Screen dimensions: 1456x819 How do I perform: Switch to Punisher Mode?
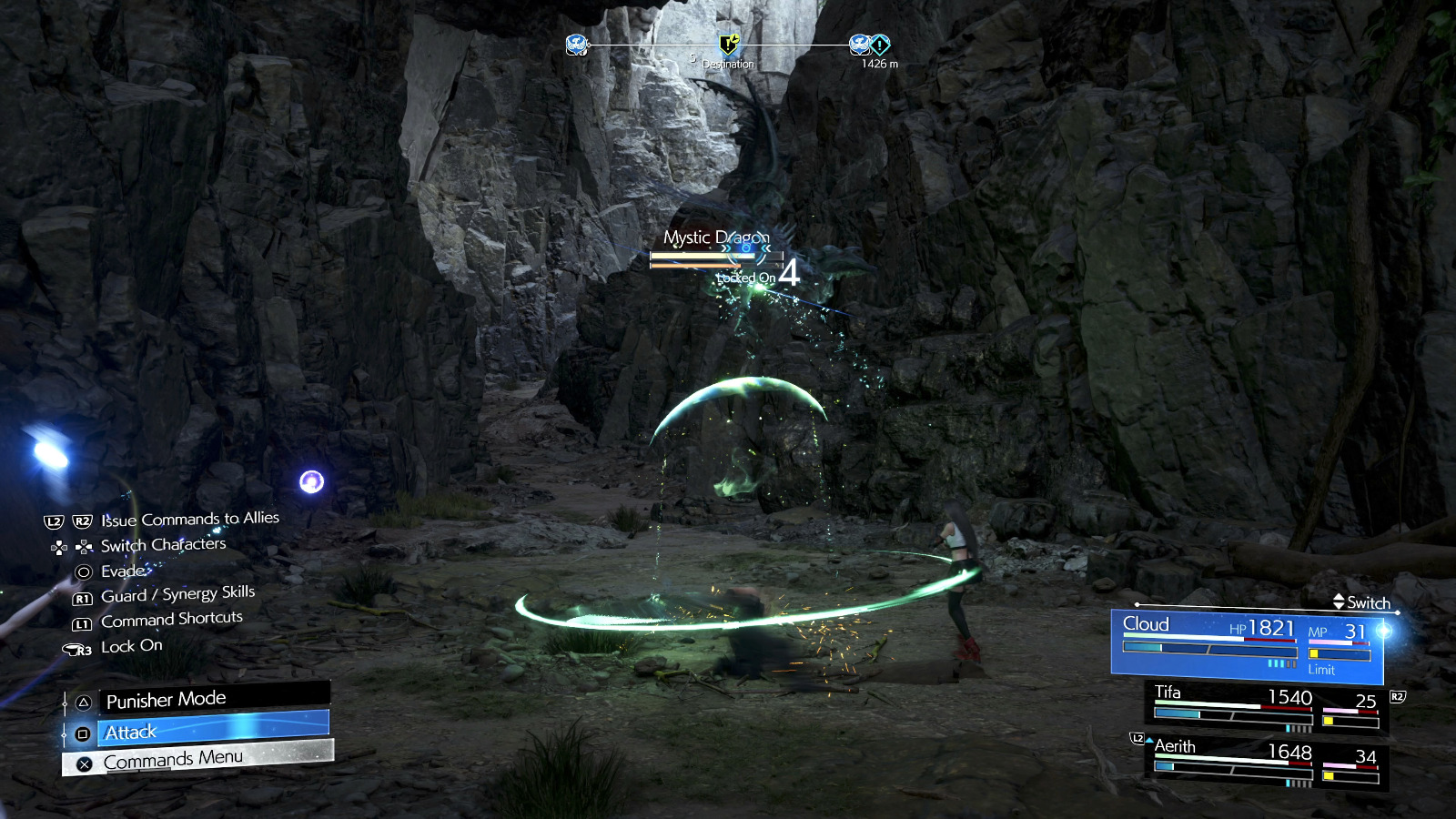[211, 699]
